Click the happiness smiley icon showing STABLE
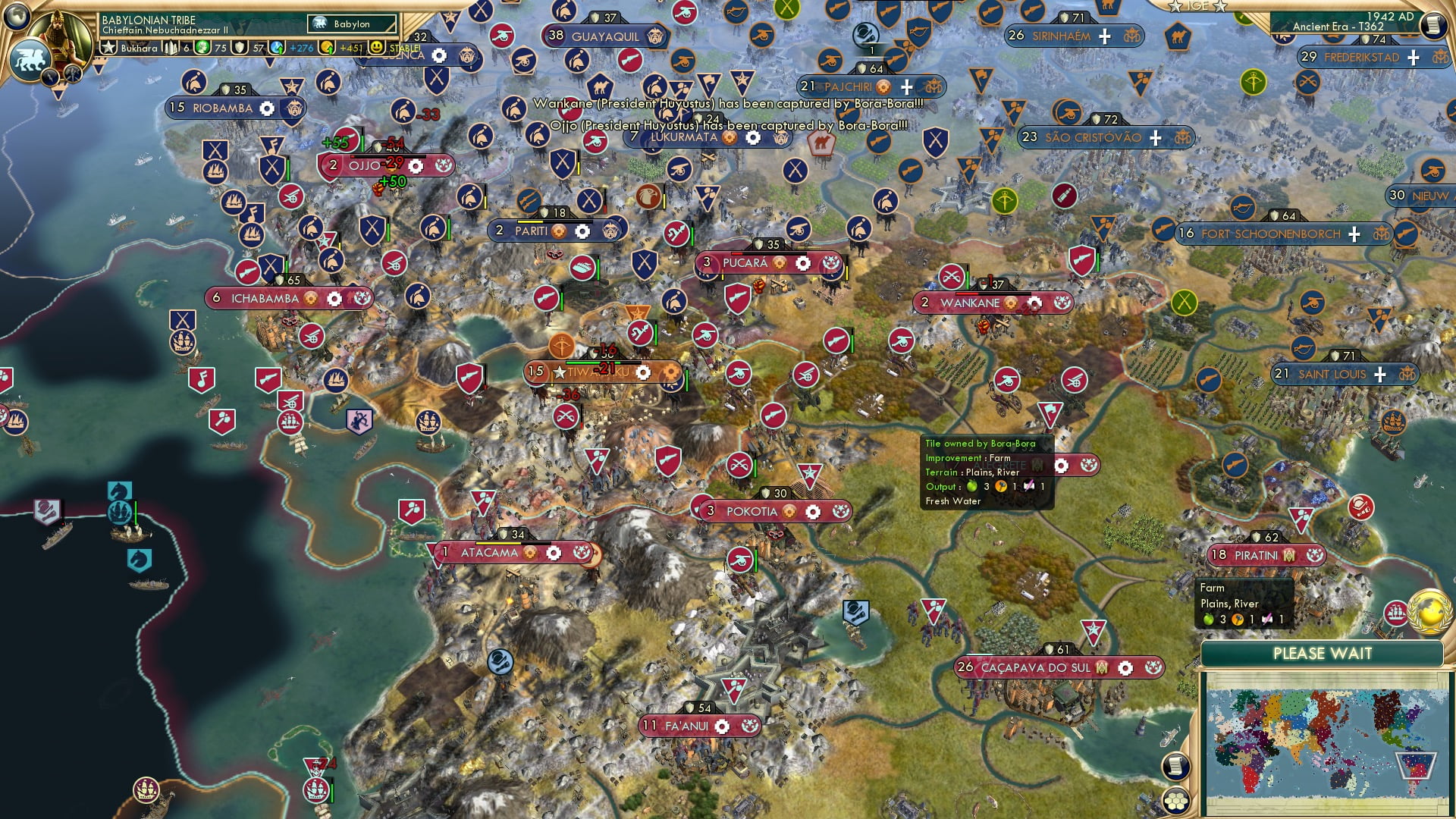This screenshot has width=1456, height=819. pyautogui.click(x=376, y=47)
